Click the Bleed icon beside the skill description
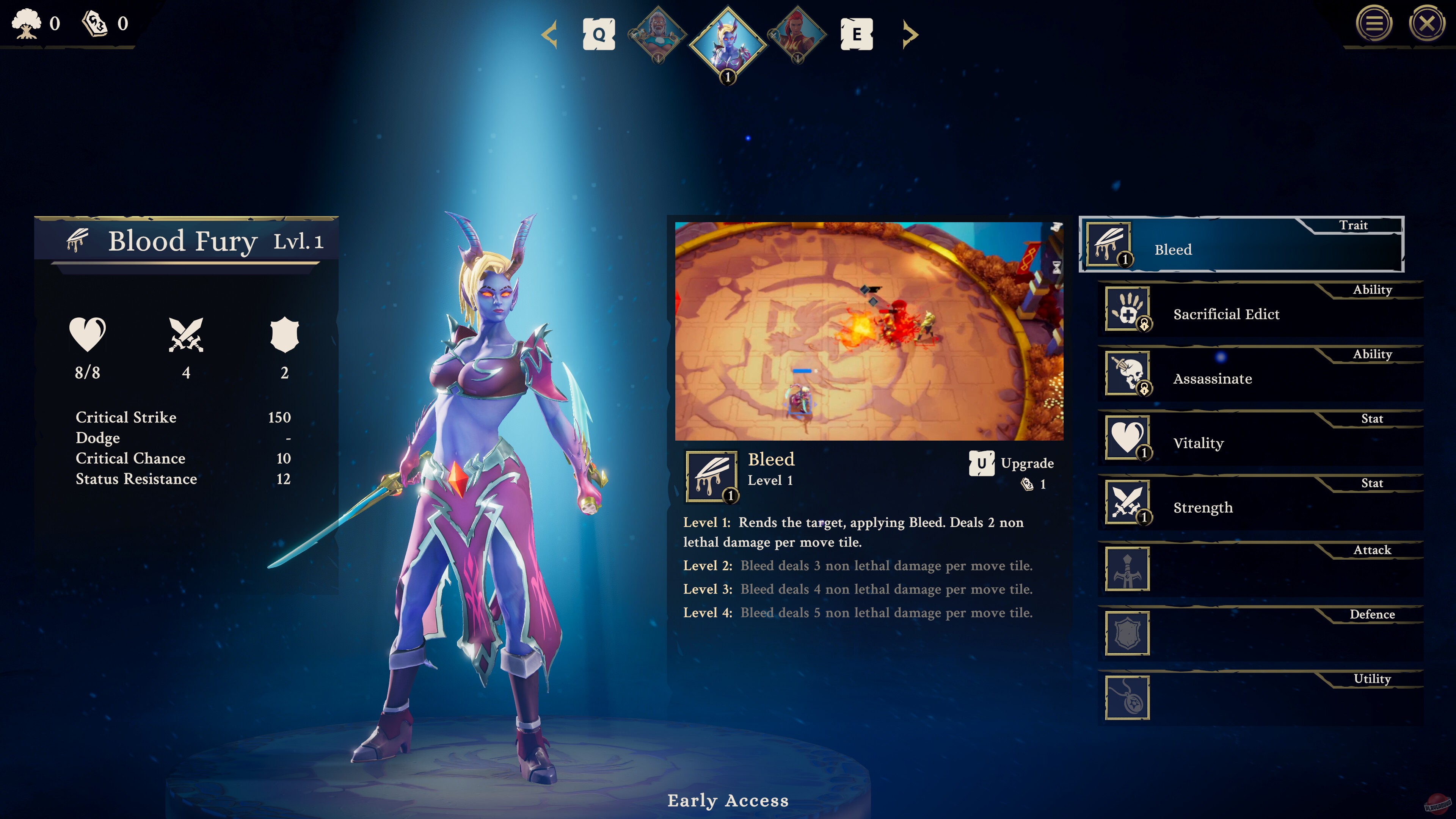The width and height of the screenshot is (1456, 819). [x=711, y=477]
